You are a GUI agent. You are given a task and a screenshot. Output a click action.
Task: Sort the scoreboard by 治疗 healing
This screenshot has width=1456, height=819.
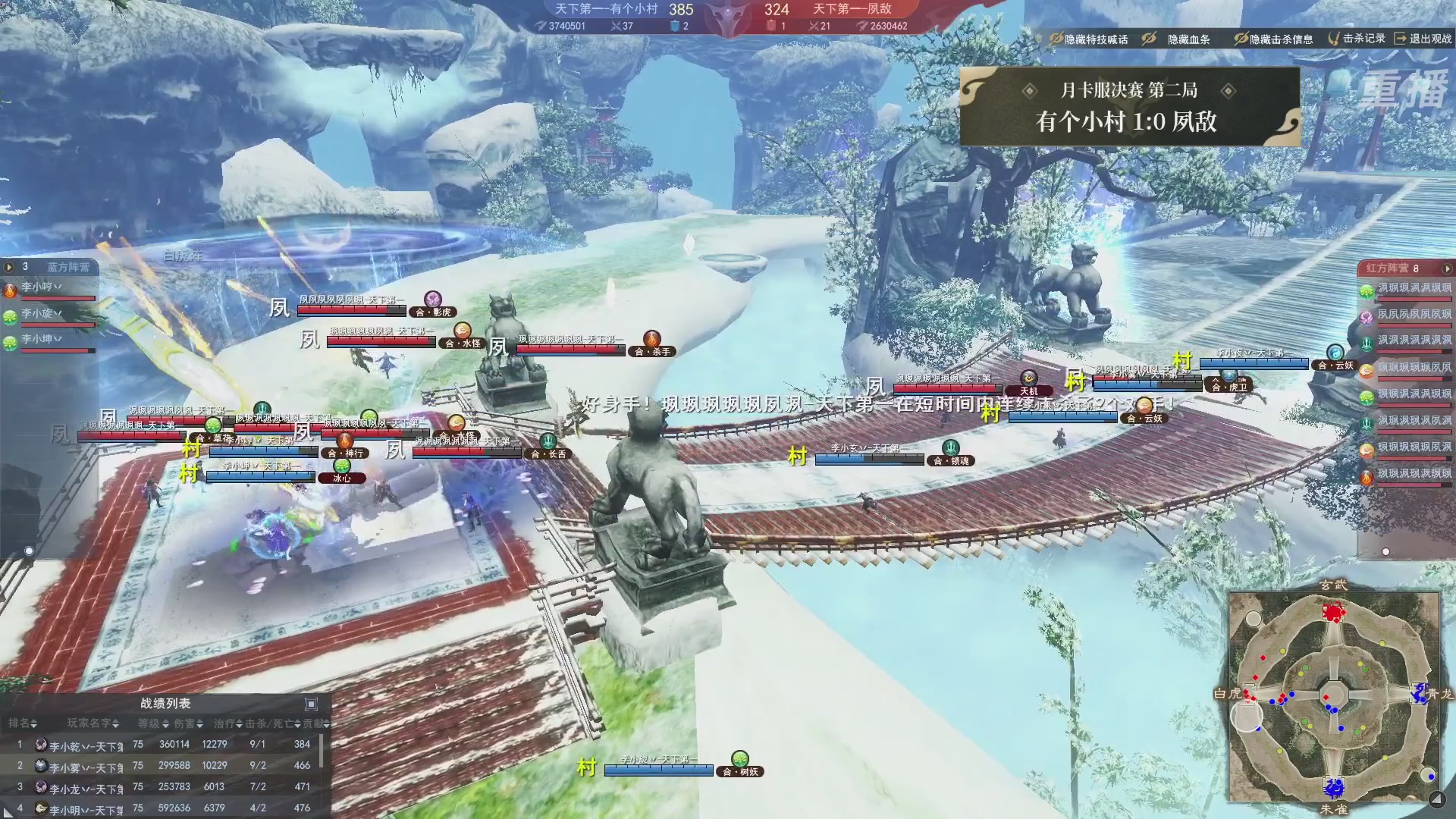227,723
